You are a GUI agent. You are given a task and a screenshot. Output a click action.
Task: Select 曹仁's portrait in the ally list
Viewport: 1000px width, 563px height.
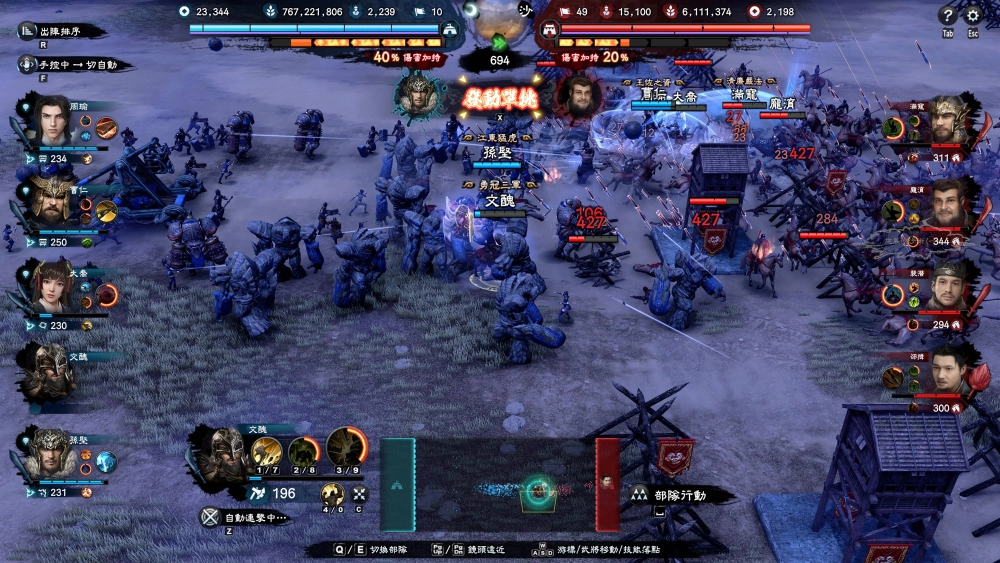(x=50, y=199)
